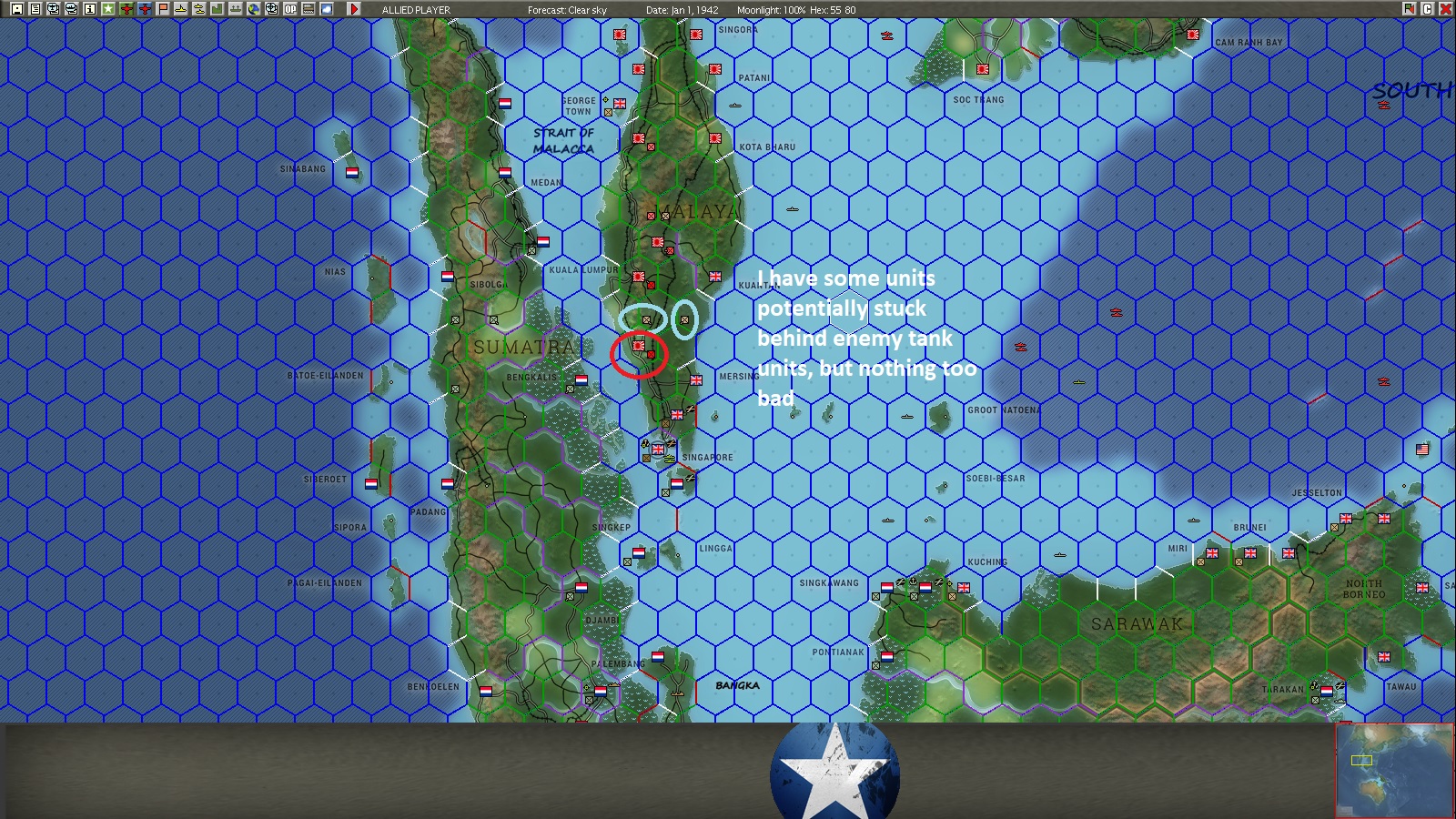Viewport: 1456px width, 819px height.
Task: Open the weather cloud icon on toolbar
Action: [326, 8]
